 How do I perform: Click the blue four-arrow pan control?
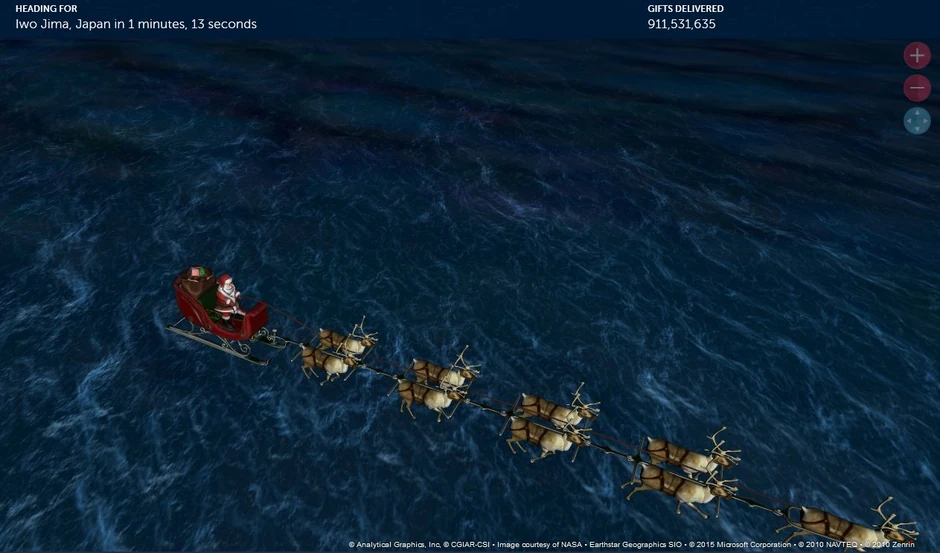tap(917, 122)
